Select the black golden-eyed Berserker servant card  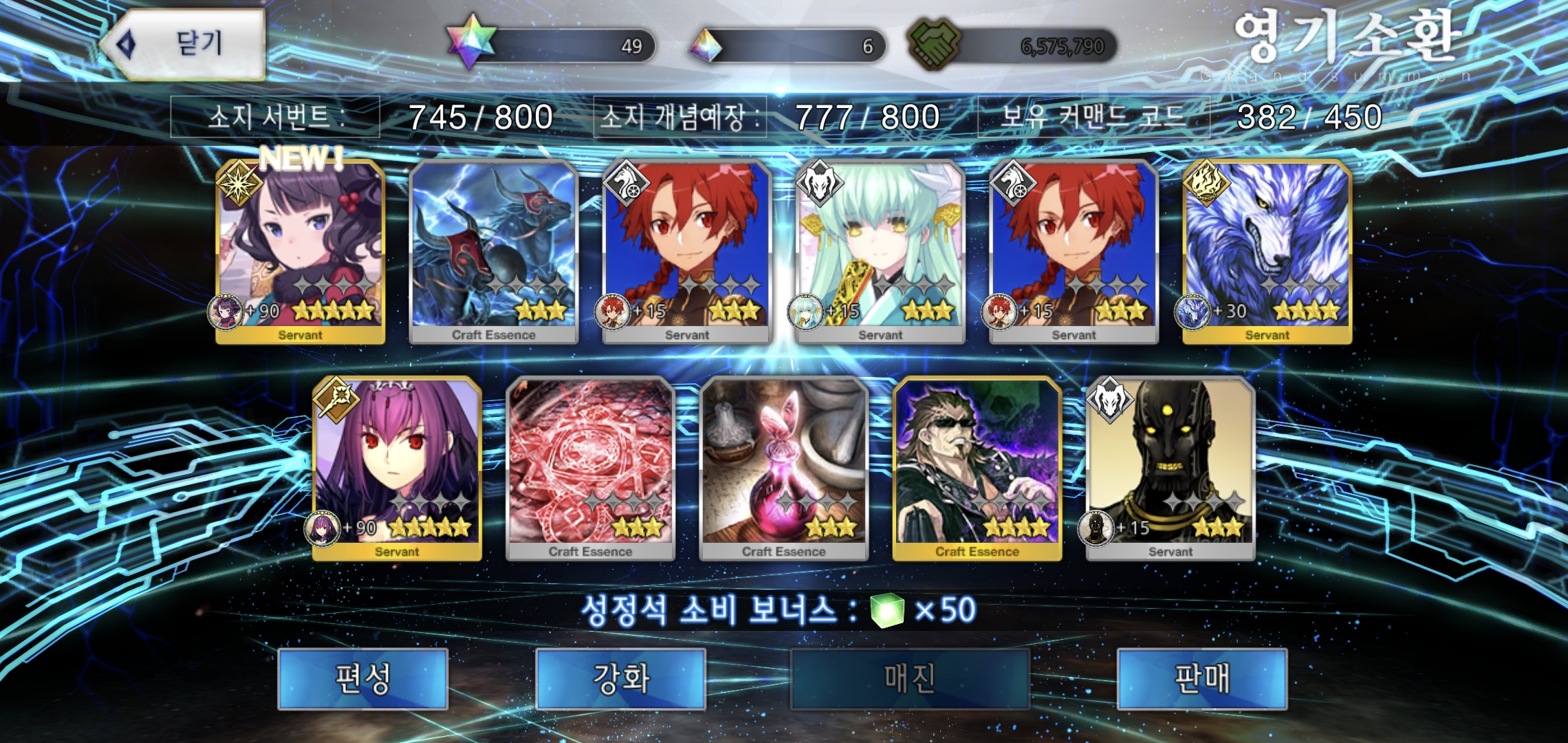pyautogui.click(x=1170, y=468)
